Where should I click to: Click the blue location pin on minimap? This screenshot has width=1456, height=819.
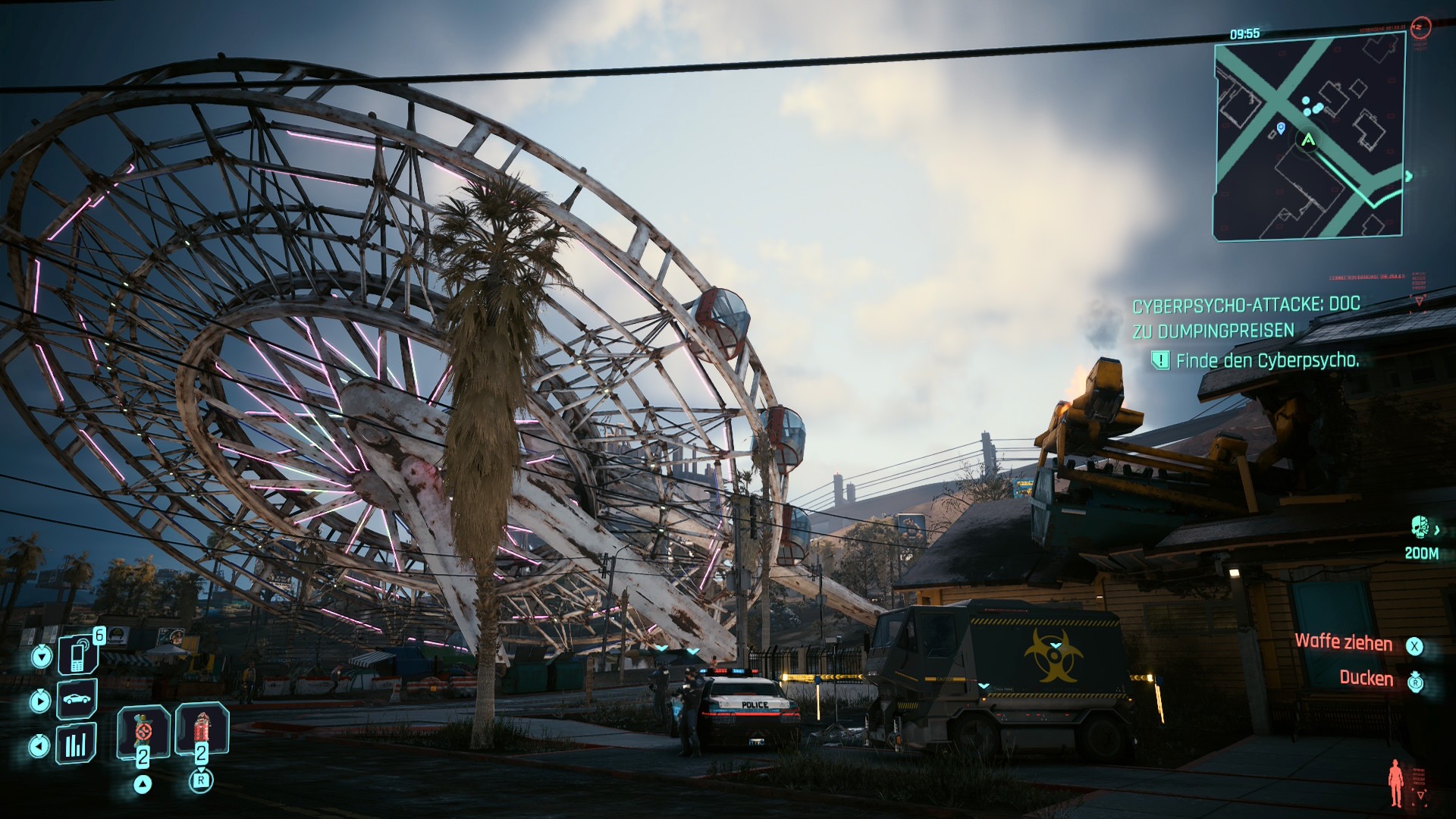[x=1281, y=128]
